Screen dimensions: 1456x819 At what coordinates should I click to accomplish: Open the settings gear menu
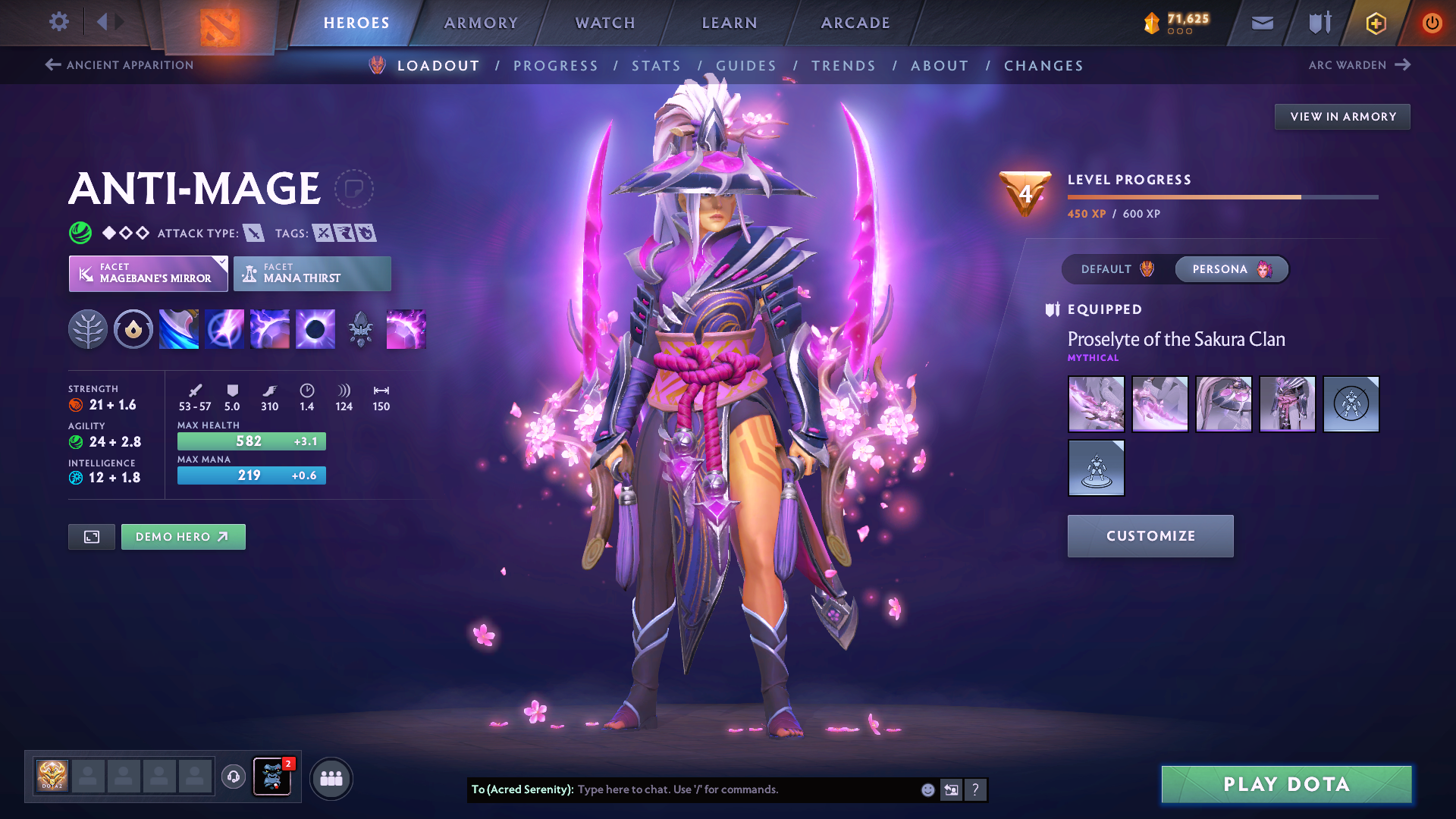pyautogui.click(x=58, y=22)
